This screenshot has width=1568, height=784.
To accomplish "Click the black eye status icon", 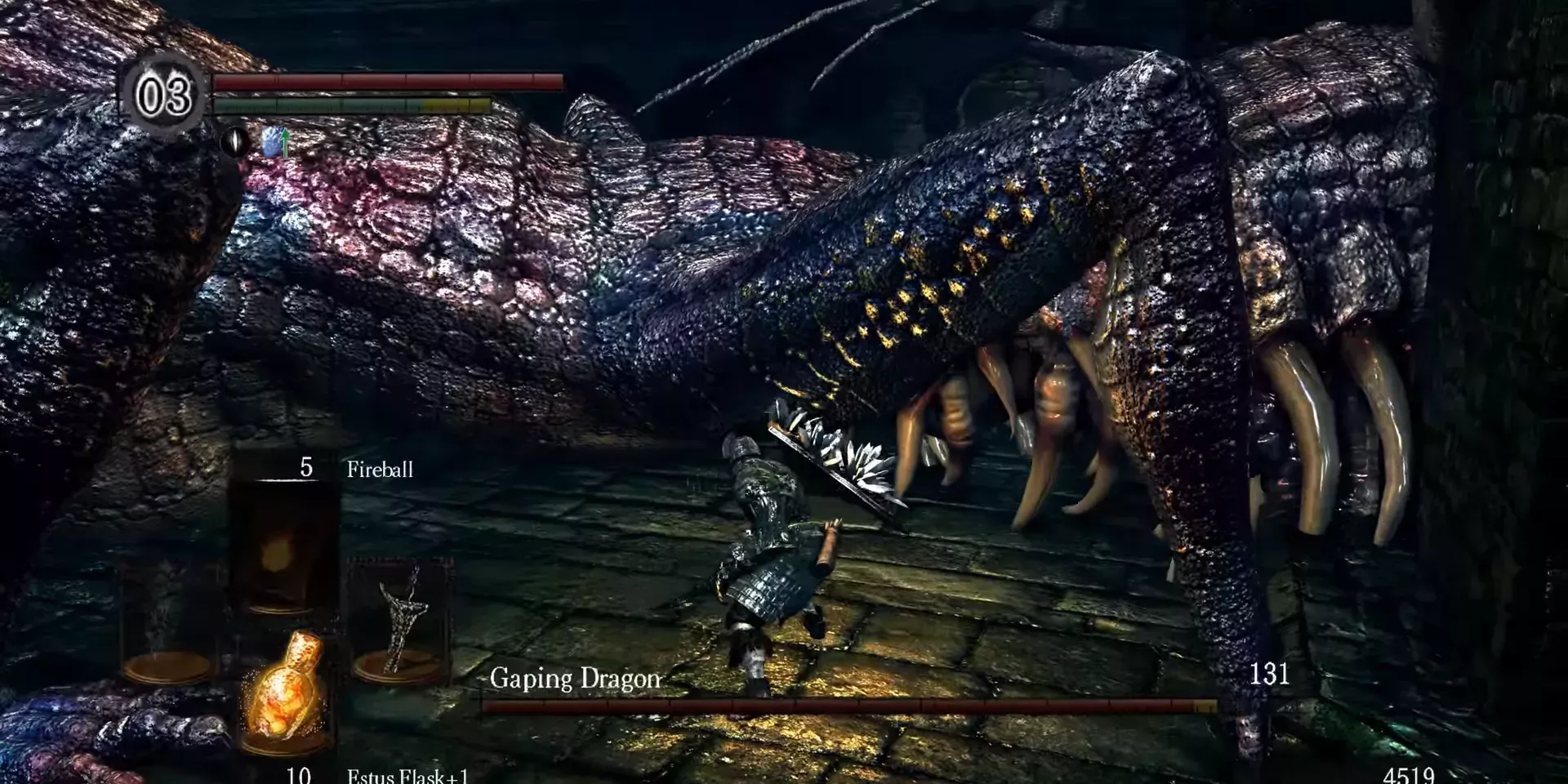I will (235, 142).
